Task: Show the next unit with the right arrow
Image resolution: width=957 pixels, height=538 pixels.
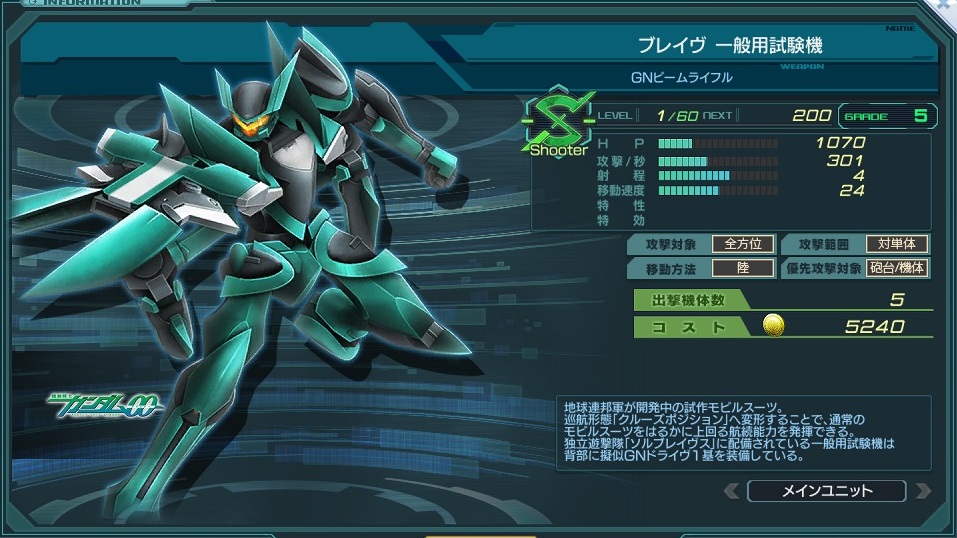Action: 922,491
